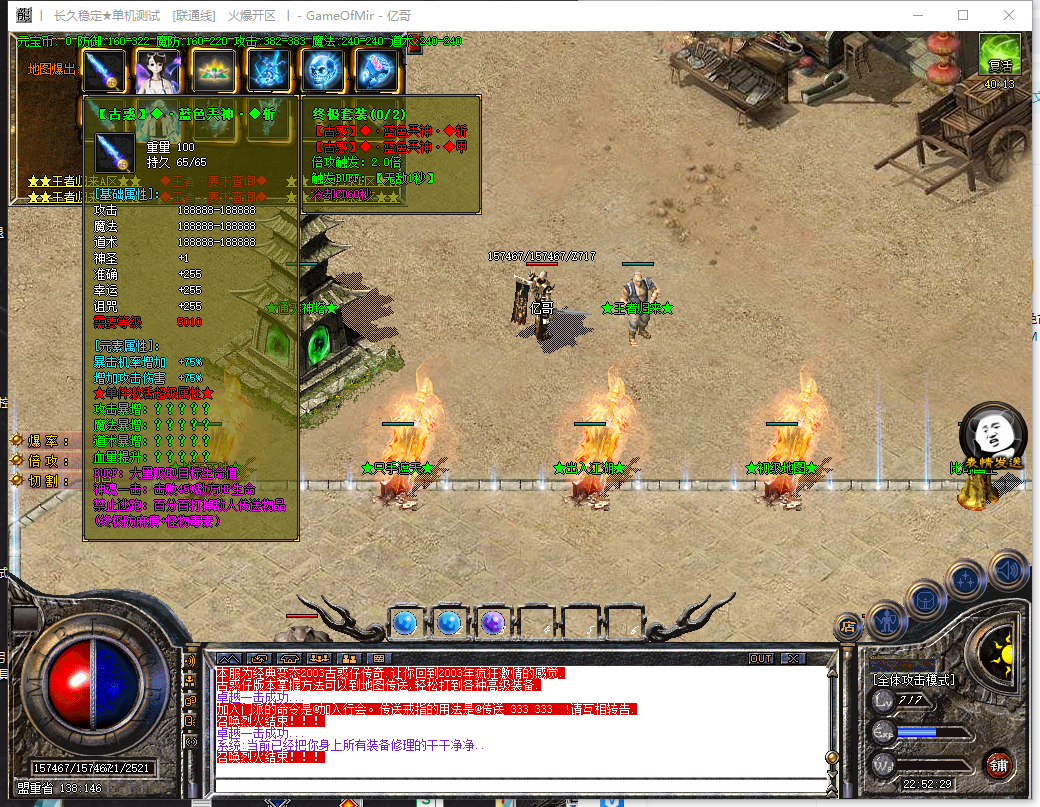Click the girl portrait icon
The image size is (1040, 807).
157,70
